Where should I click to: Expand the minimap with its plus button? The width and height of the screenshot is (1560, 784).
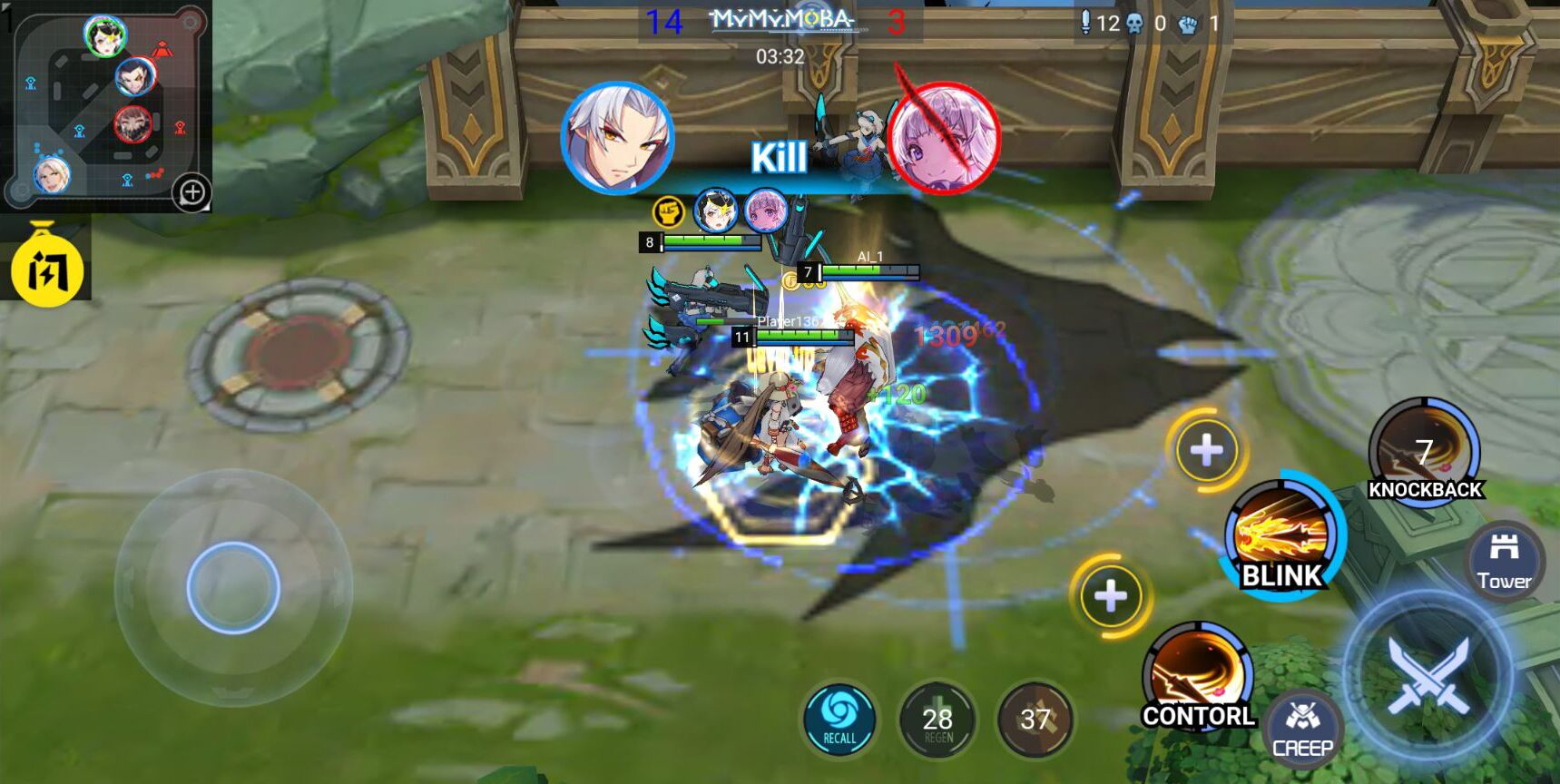pyautogui.click(x=192, y=192)
